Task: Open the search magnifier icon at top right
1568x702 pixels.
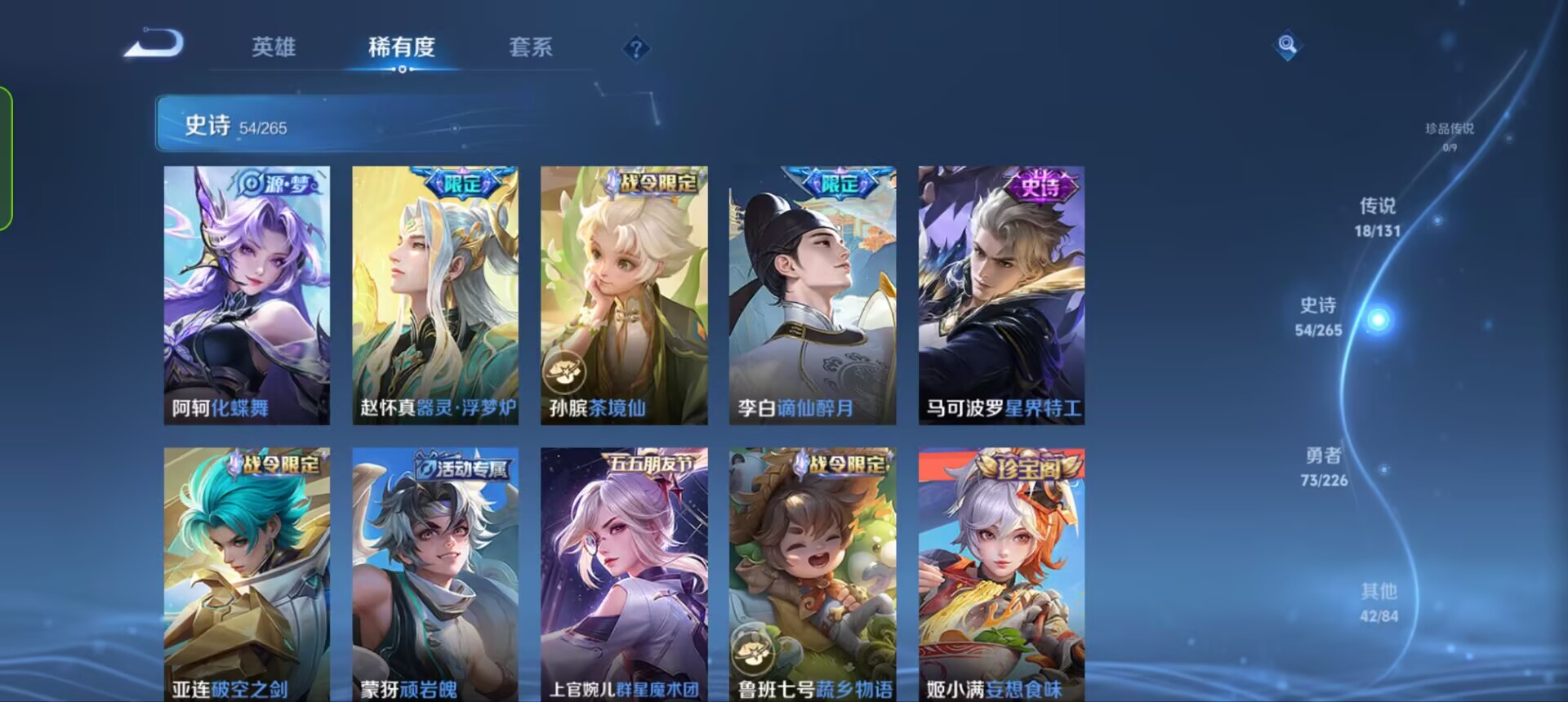Action: (1287, 47)
